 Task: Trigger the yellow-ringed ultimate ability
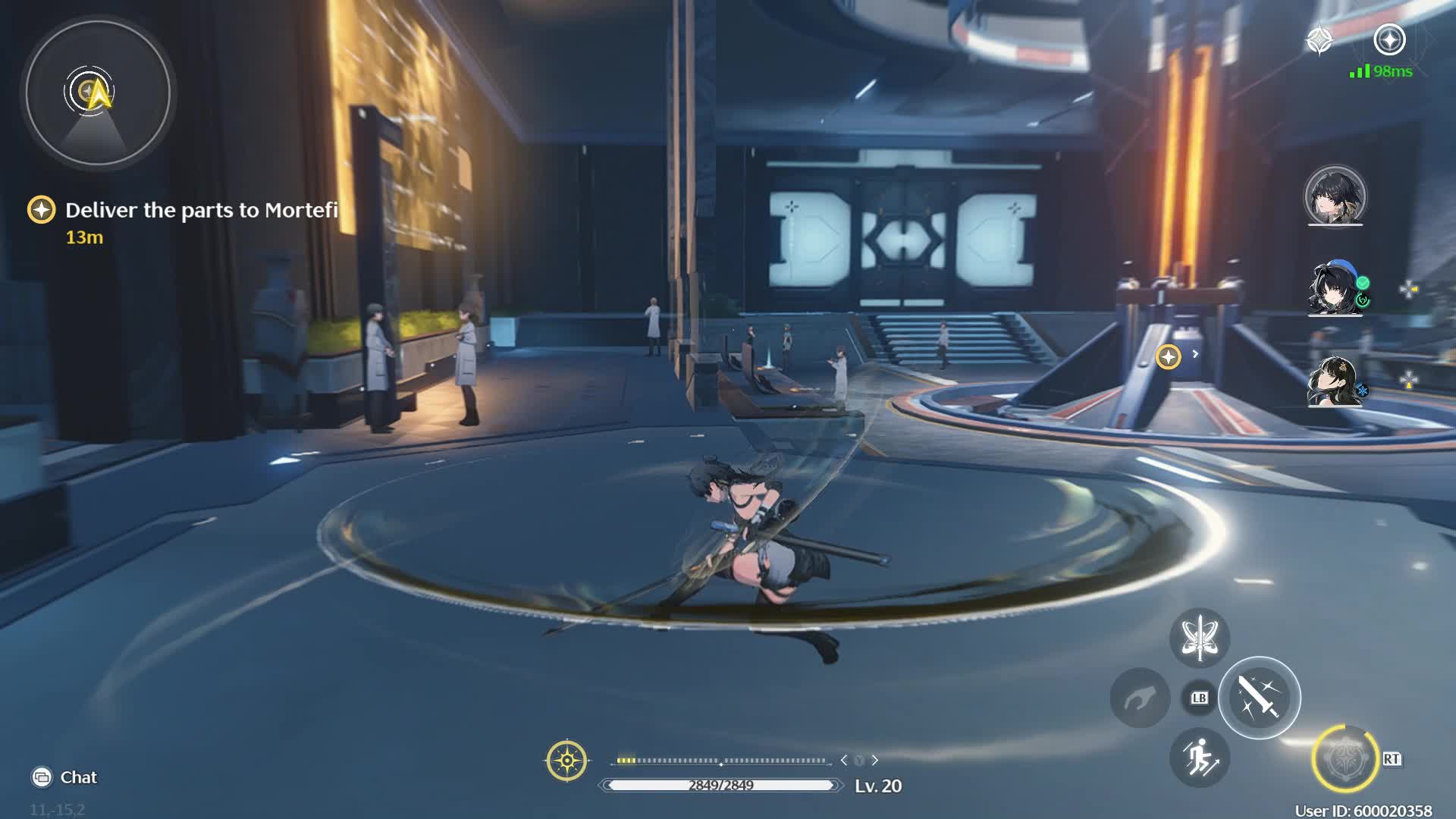(1345, 758)
